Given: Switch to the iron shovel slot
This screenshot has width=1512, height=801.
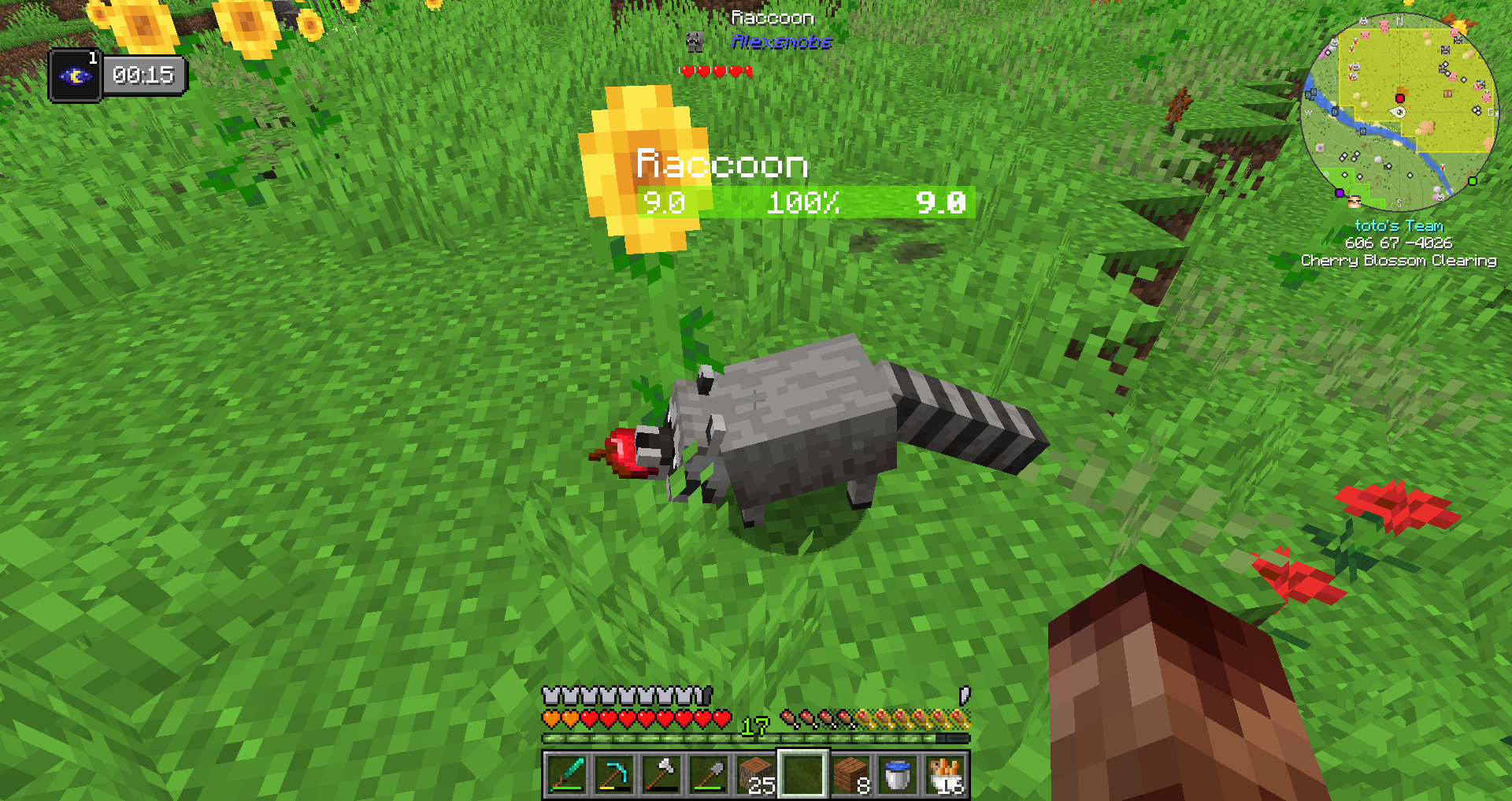Looking at the screenshot, I should click(x=708, y=774).
